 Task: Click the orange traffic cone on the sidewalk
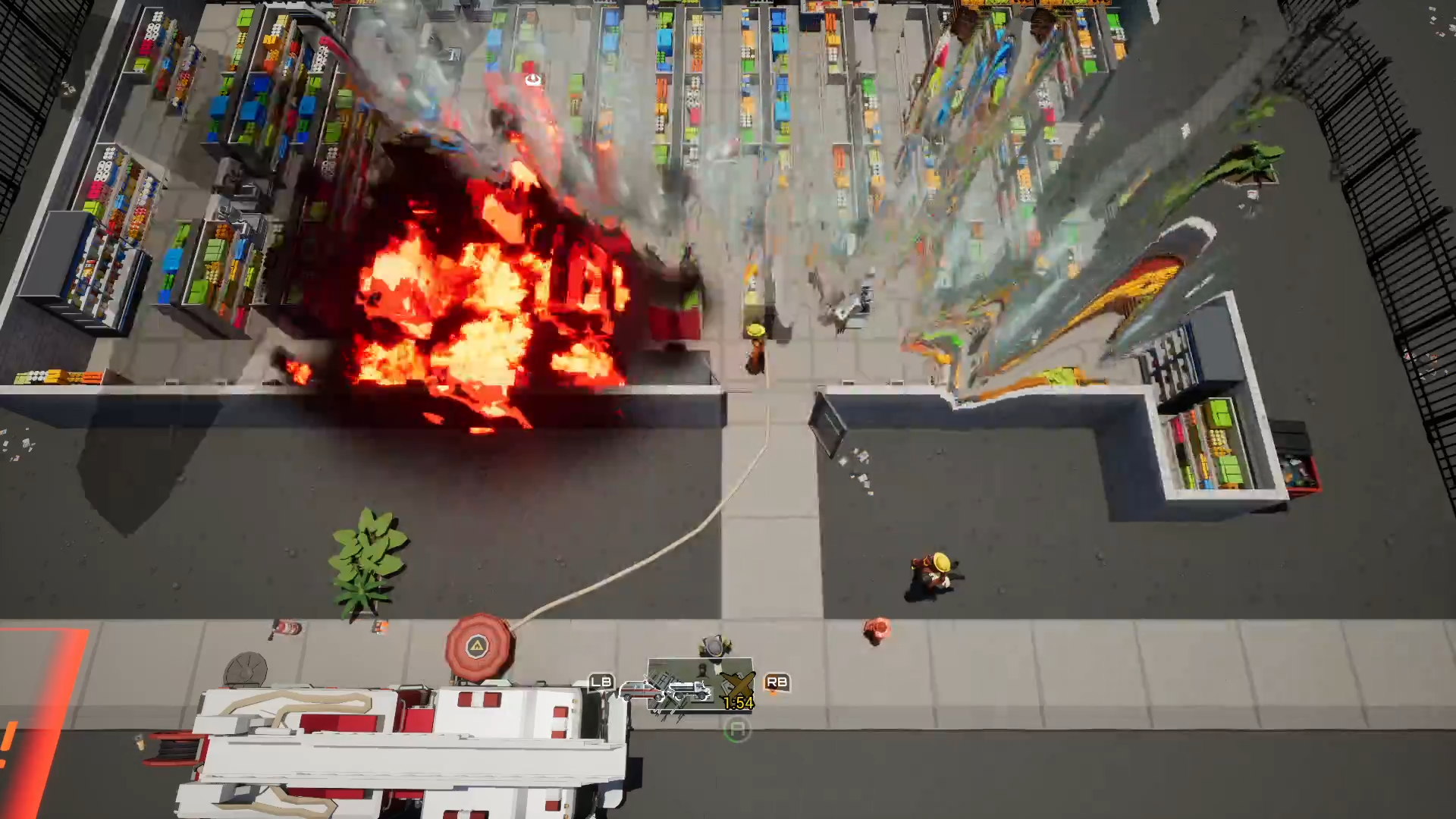(380, 626)
